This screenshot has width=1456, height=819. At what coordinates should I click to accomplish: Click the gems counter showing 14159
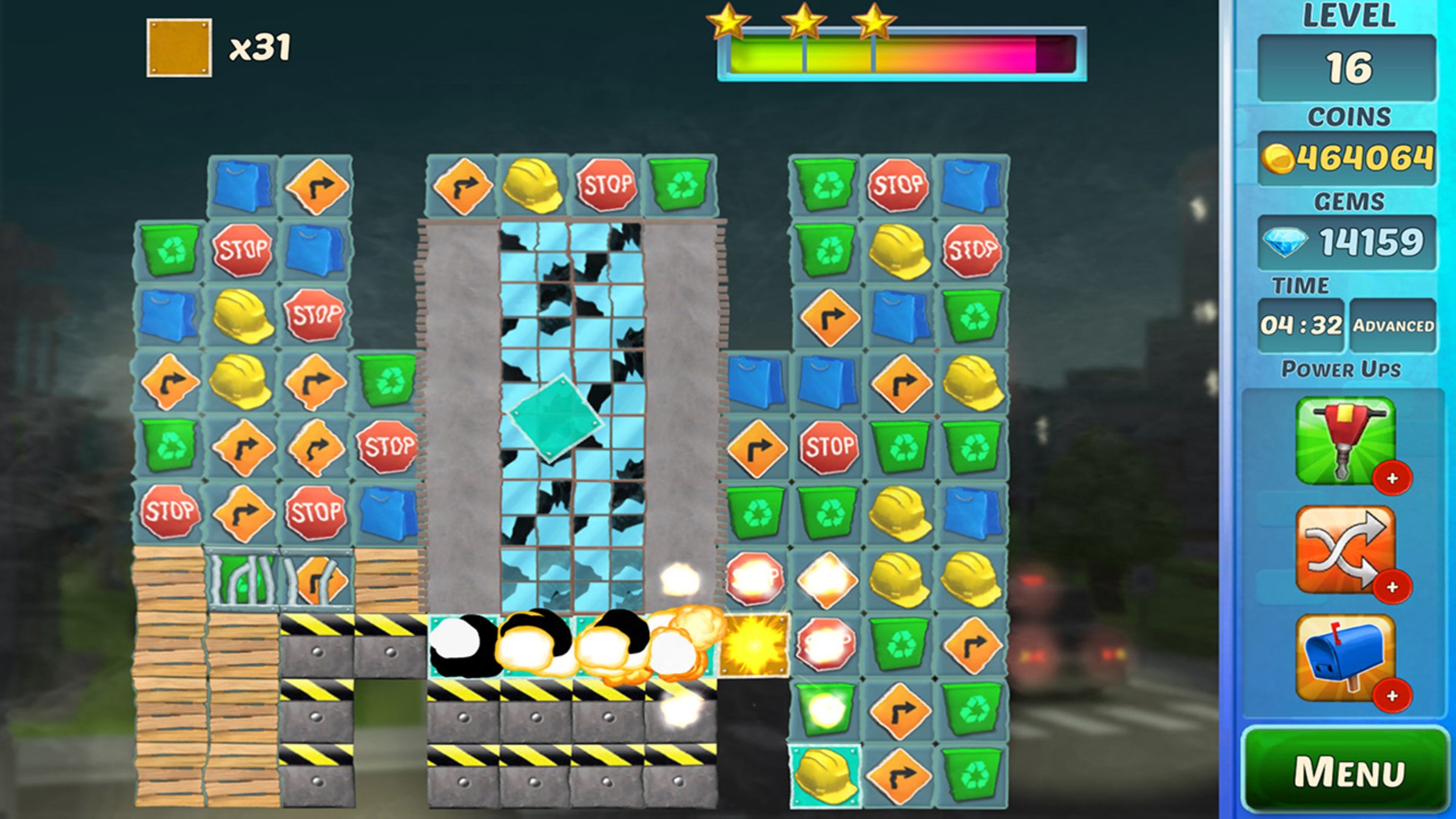[1347, 241]
